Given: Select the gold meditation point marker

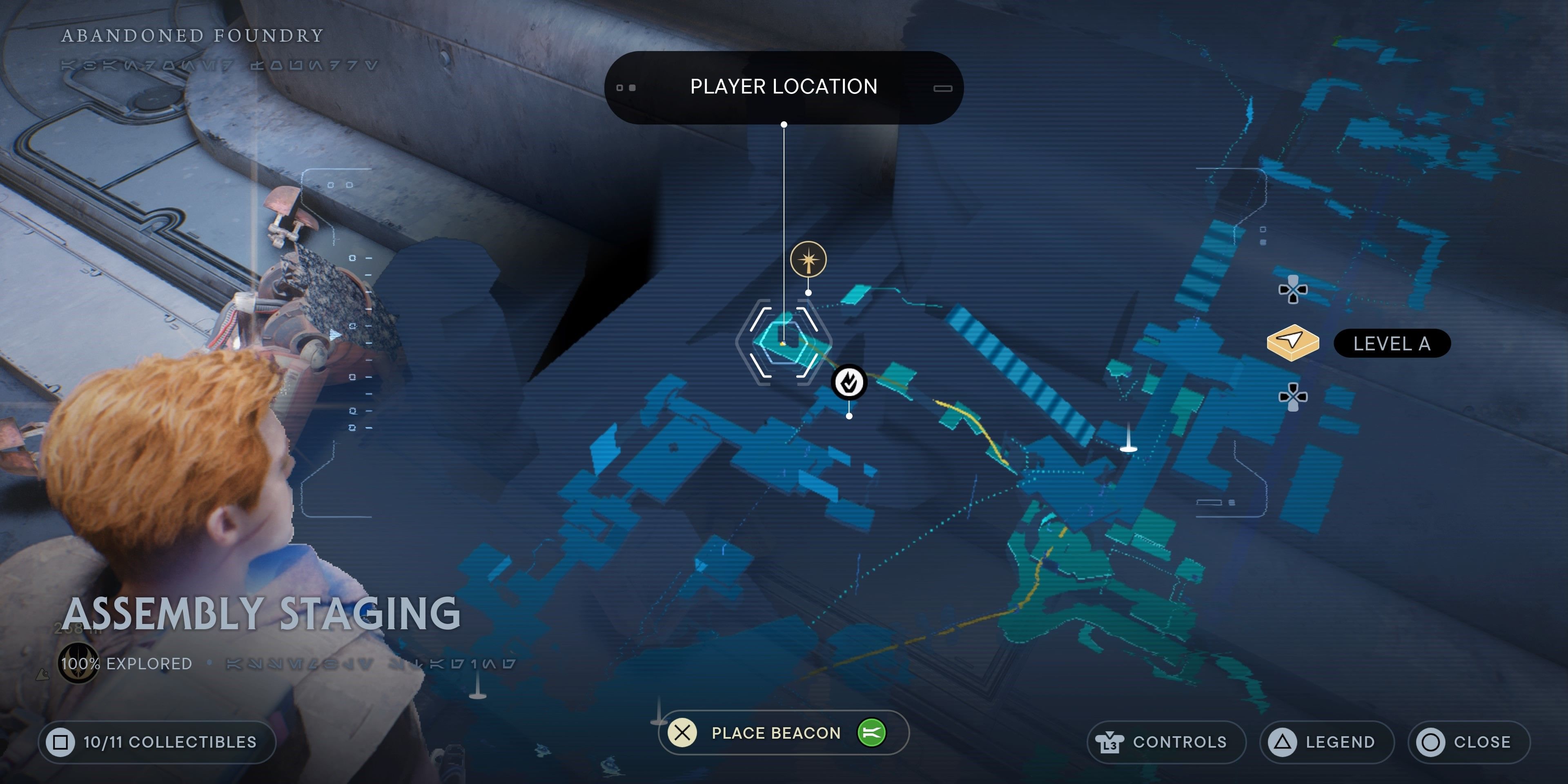Looking at the screenshot, I should click(x=808, y=260).
